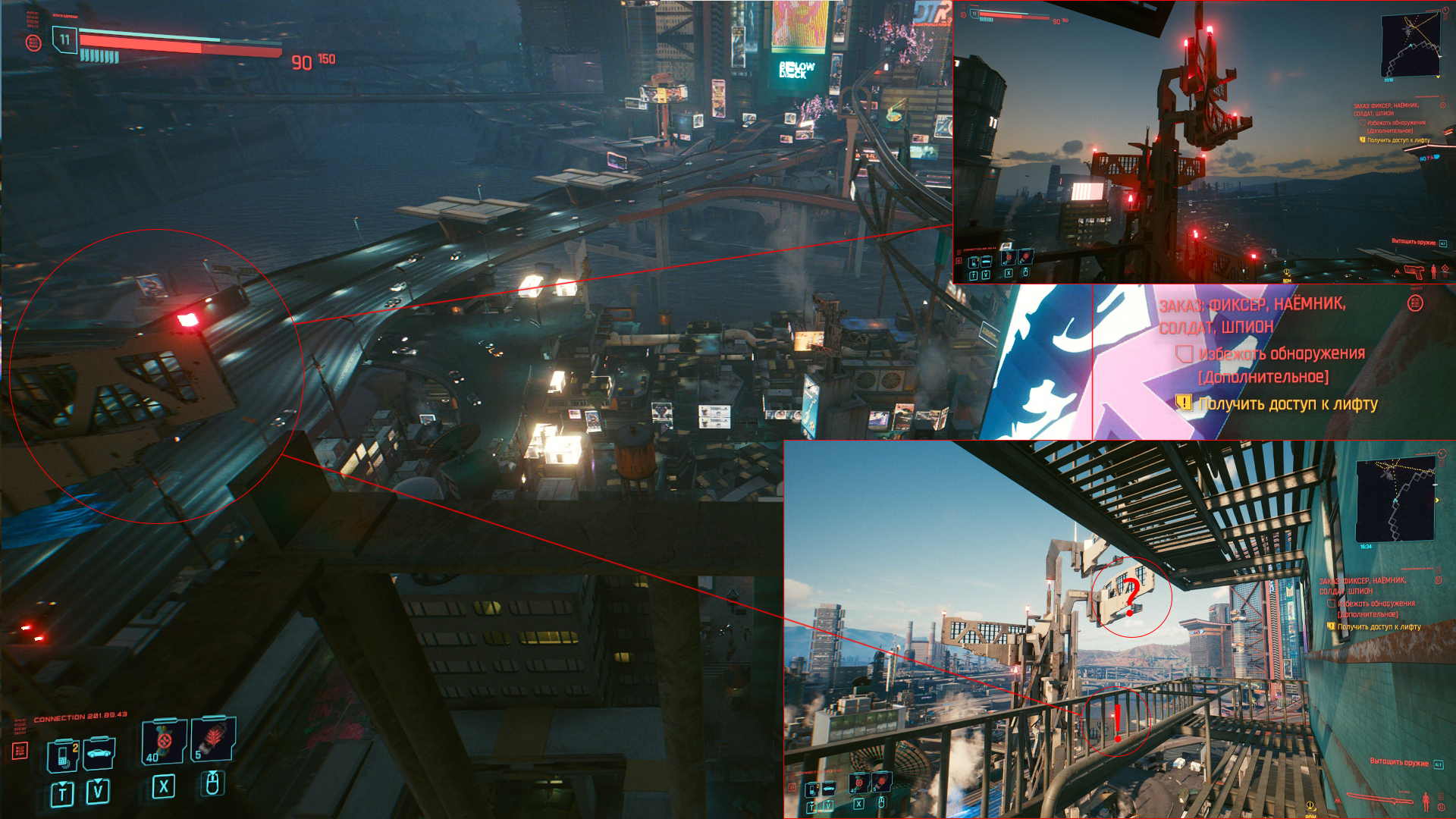Select the Получить доступ к лифту objective
The image size is (1456, 819).
point(1288,404)
